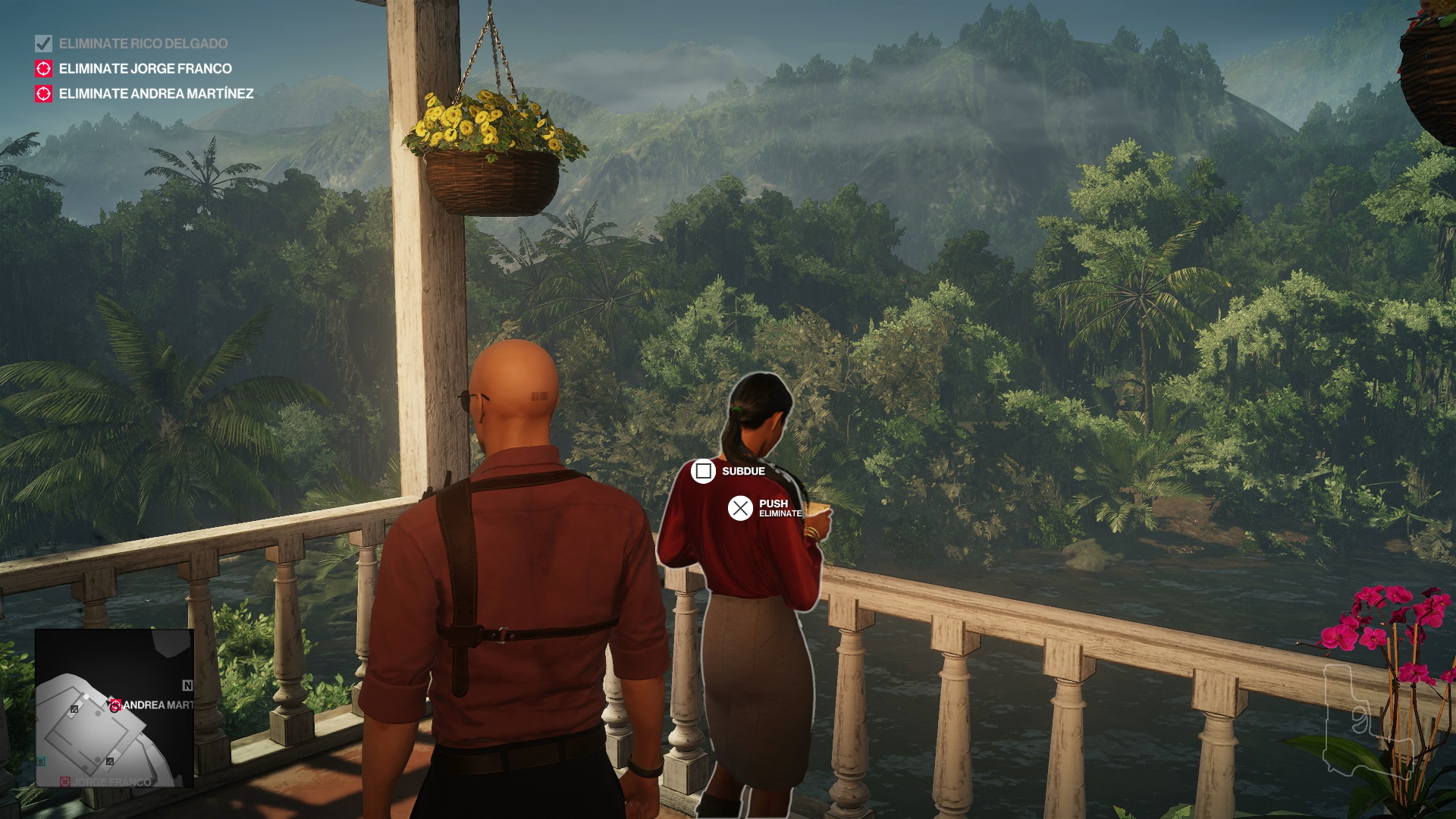
Task: Select the Eliminate Andrea Martínez objective
Action: point(155,94)
